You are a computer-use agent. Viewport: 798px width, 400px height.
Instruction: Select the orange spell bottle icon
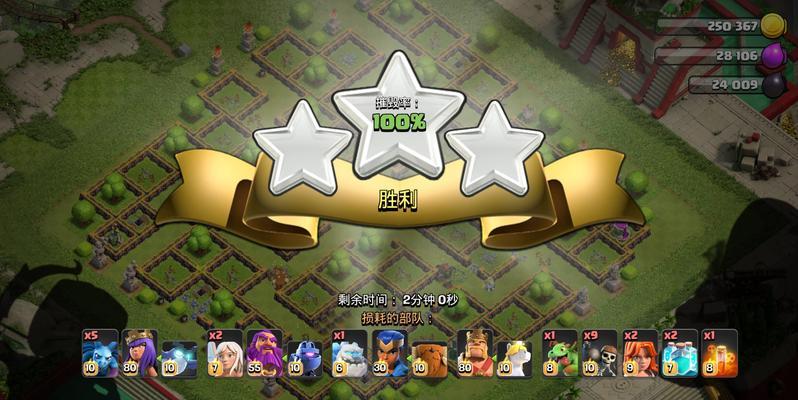click(x=720, y=353)
